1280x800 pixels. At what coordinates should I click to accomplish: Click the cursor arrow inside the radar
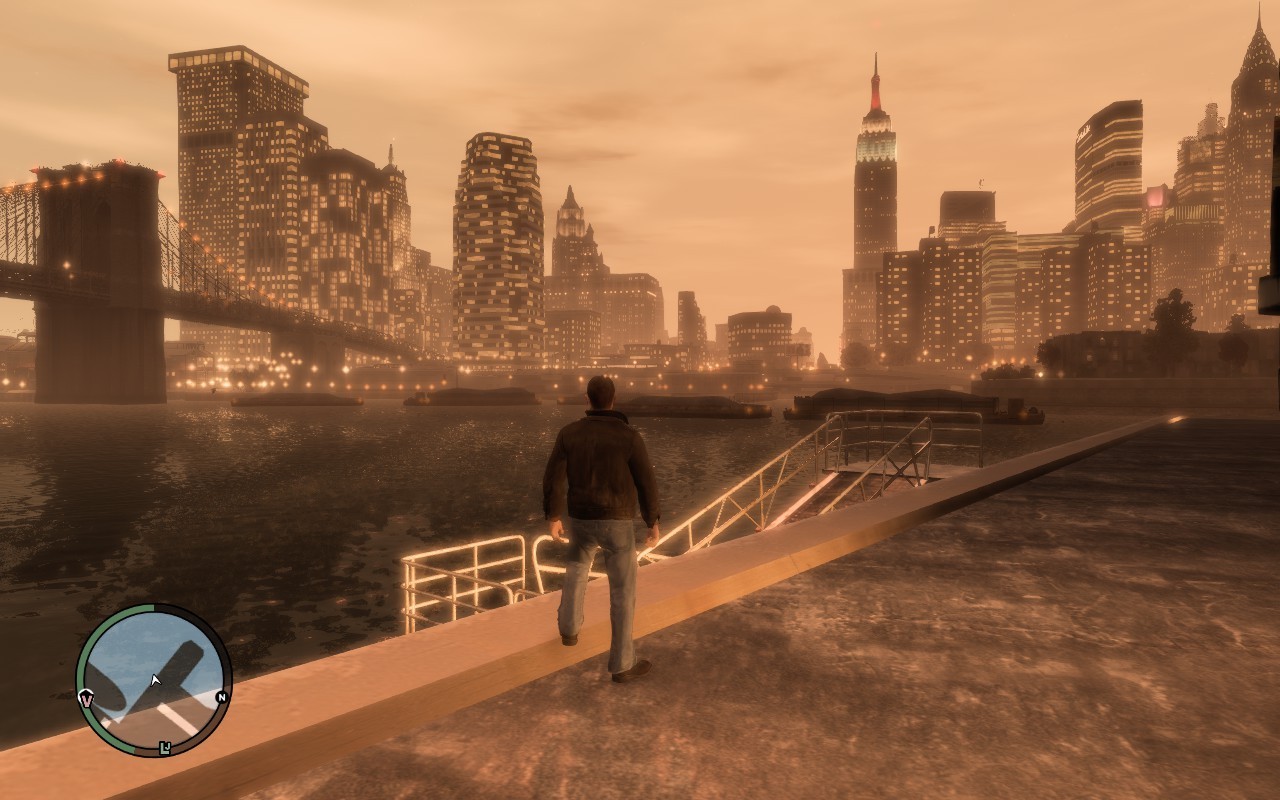(155, 680)
